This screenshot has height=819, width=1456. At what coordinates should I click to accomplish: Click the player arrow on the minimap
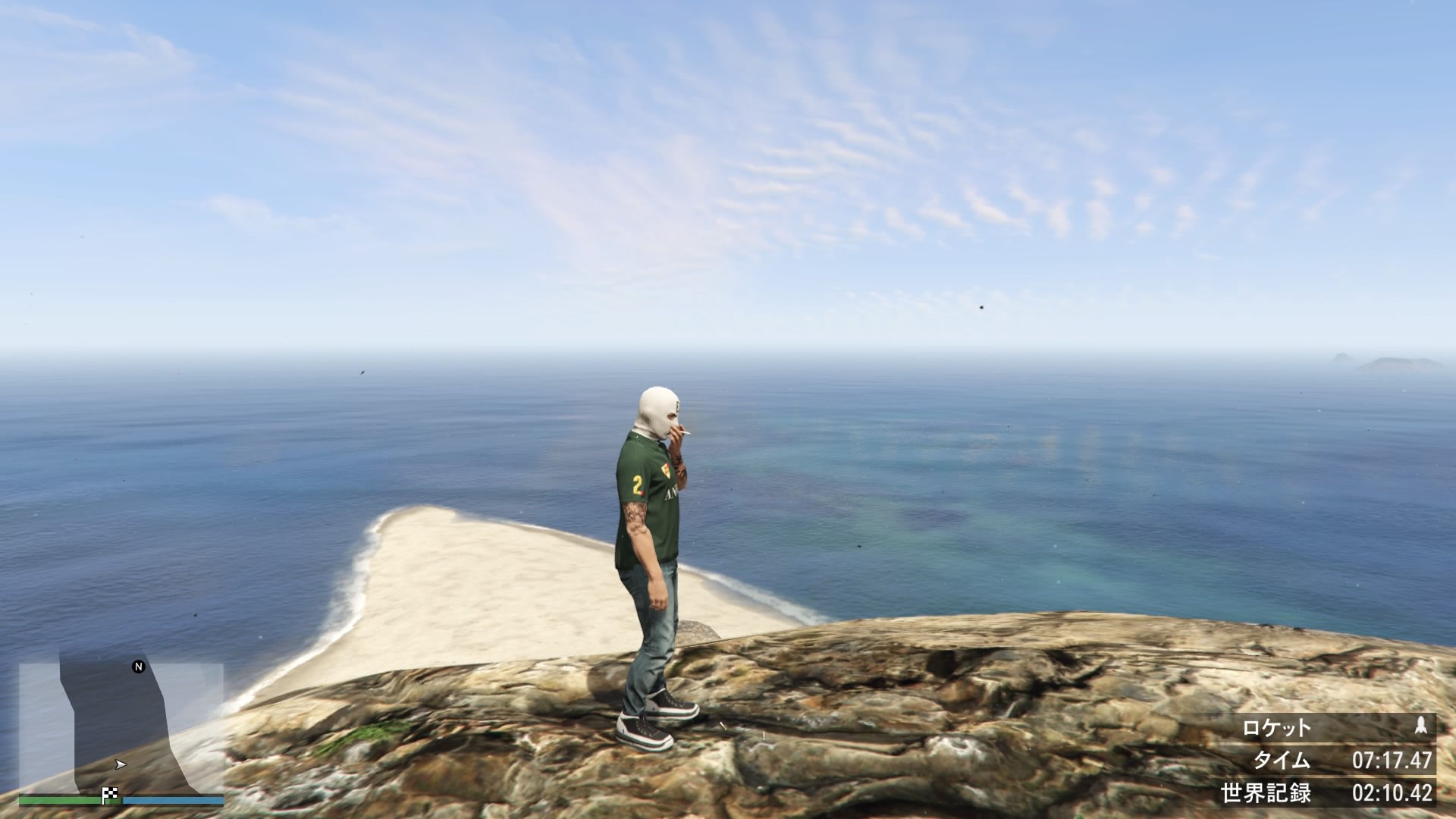point(120,764)
